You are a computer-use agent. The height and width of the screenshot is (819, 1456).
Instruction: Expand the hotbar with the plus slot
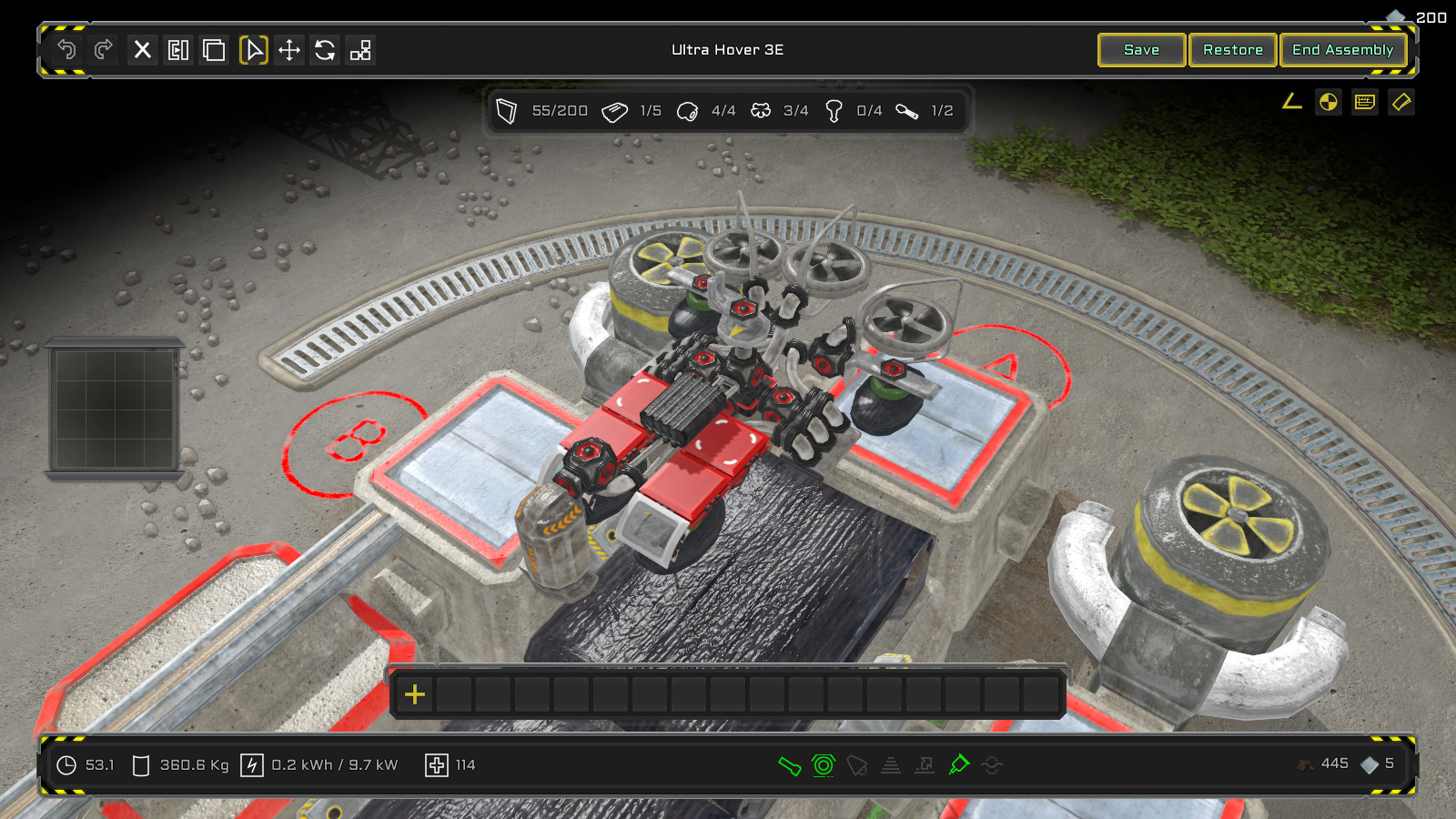coord(415,693)
